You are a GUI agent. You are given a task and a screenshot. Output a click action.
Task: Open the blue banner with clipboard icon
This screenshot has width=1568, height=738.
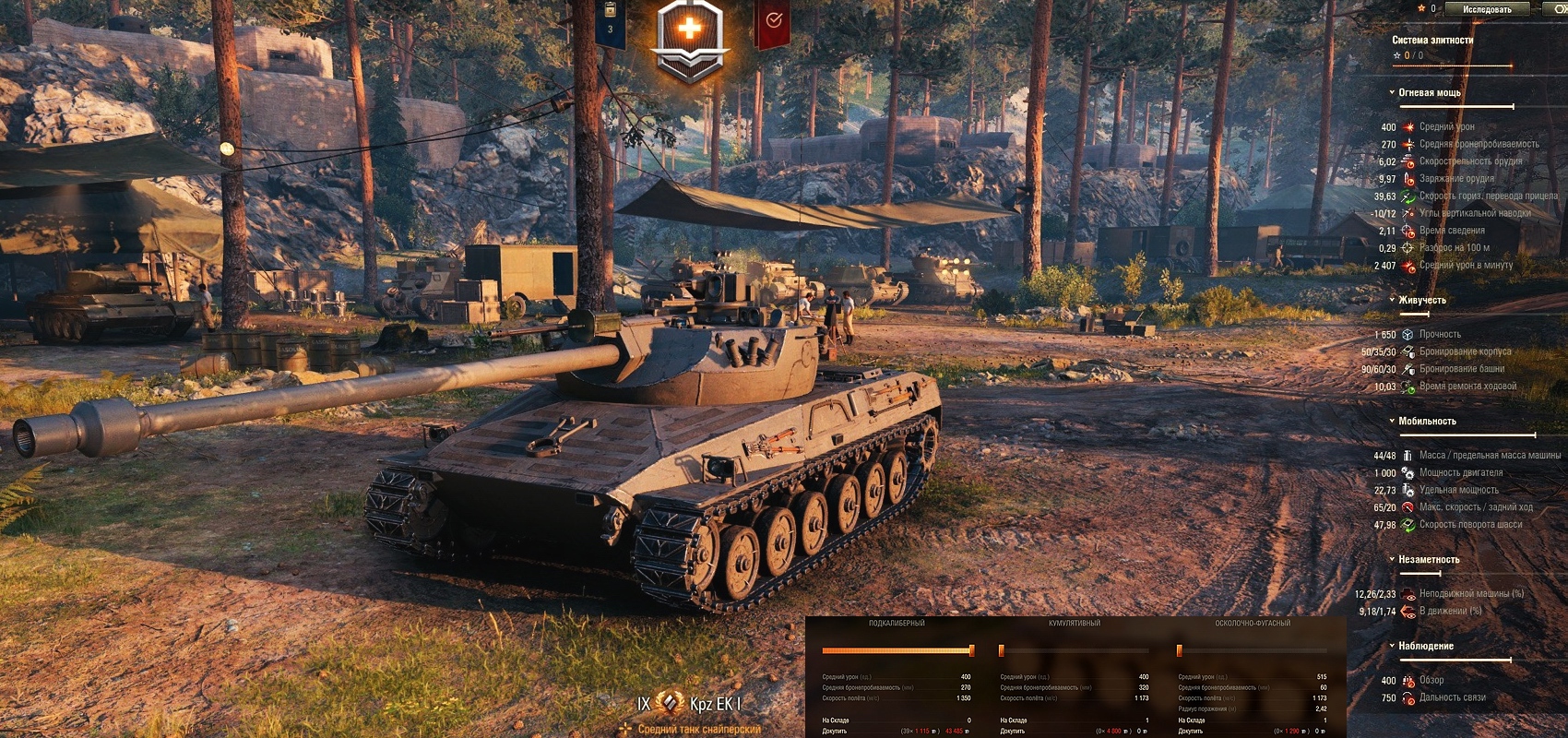[610, 22]
